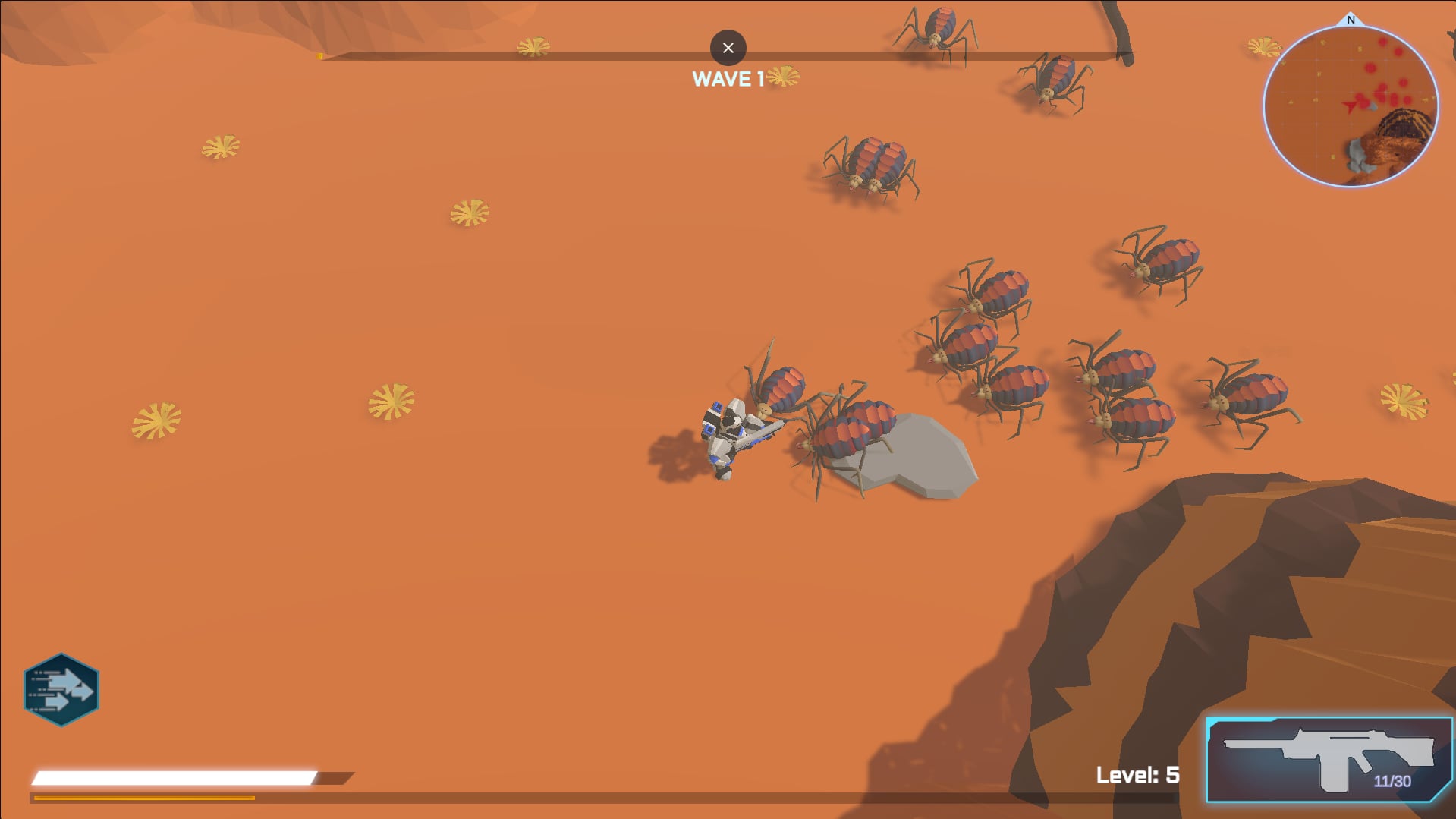1456x819 pixels.
Task: Click the N compass marker on the minimap
Action: coord(1350,20)
